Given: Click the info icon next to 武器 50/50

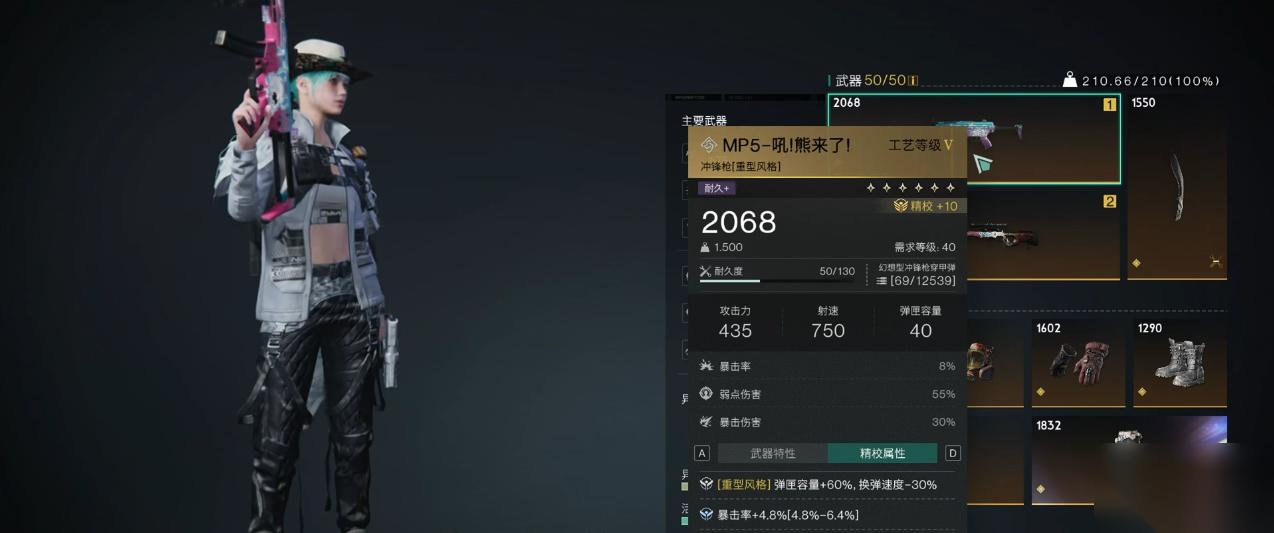Looking at the screenshot, I should 913,81.
